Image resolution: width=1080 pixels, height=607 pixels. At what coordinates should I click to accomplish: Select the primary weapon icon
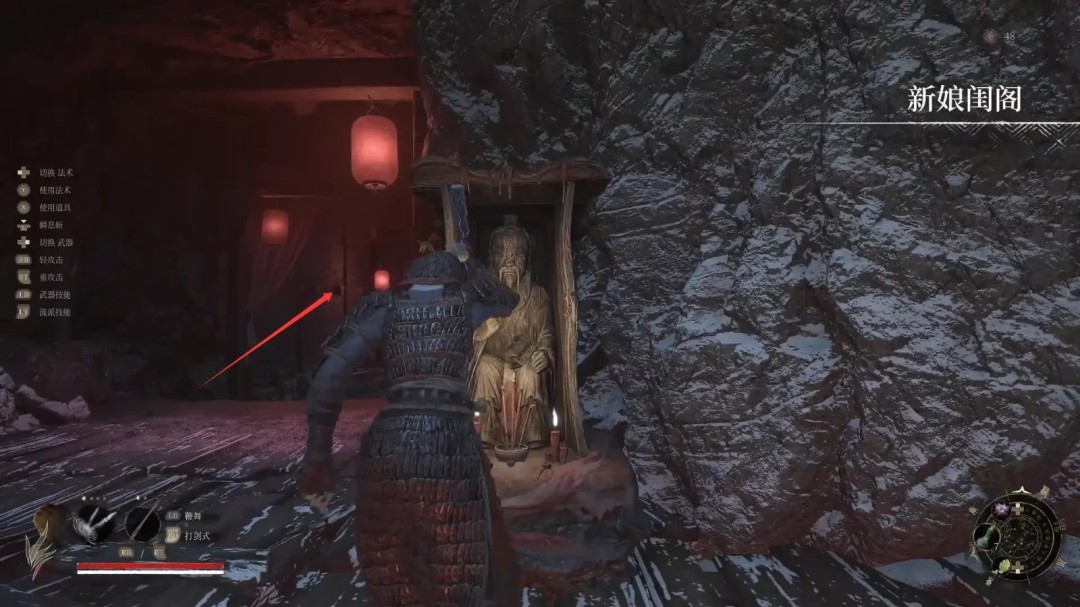(93, 523)
